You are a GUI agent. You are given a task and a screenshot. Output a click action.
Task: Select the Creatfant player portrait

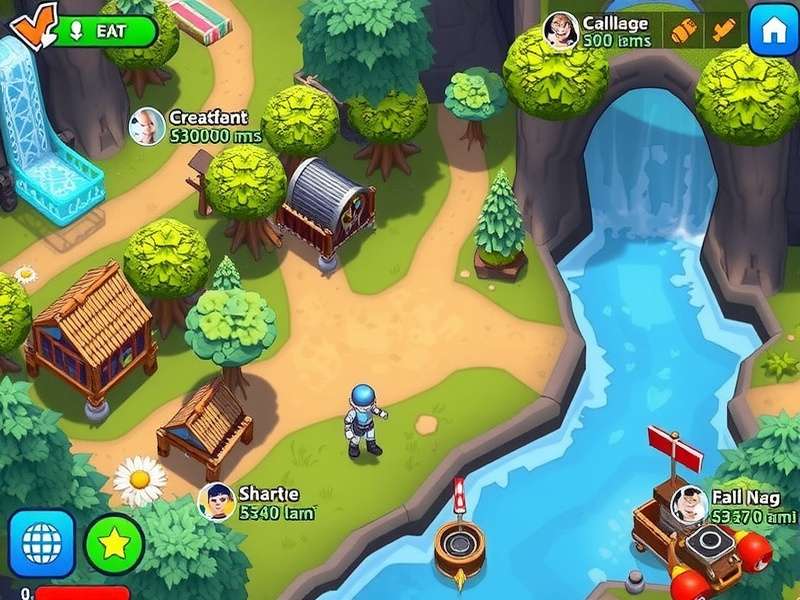147,126
